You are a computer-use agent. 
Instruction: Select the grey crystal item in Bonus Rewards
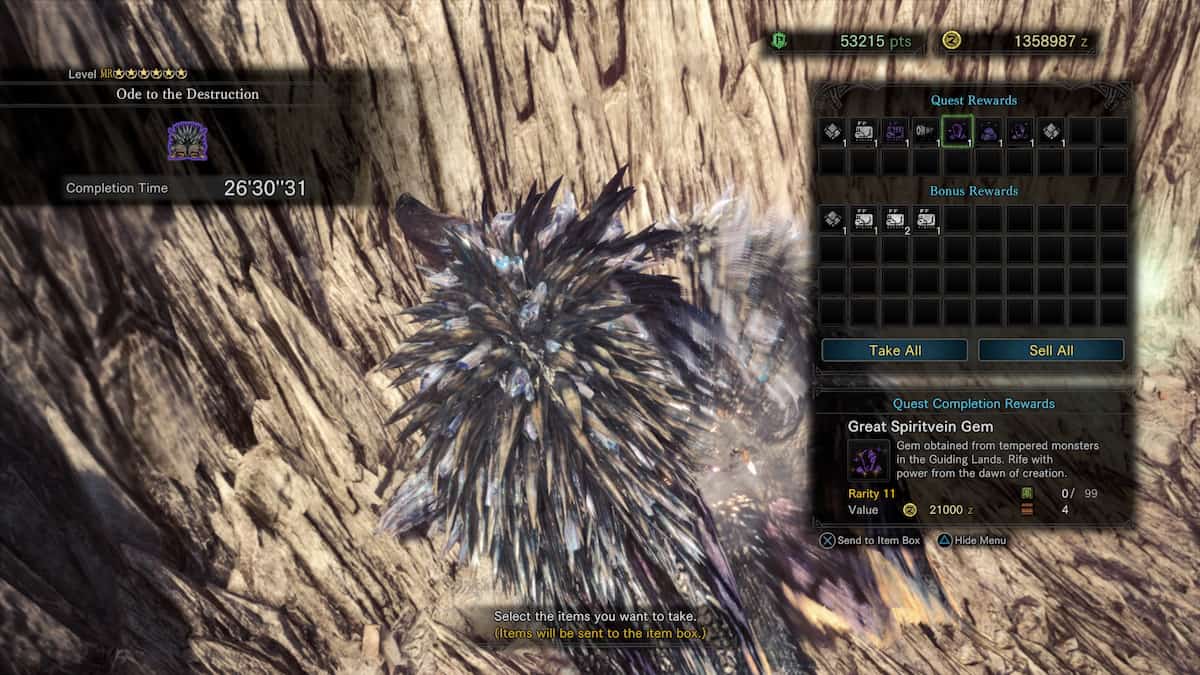(833, 218)
